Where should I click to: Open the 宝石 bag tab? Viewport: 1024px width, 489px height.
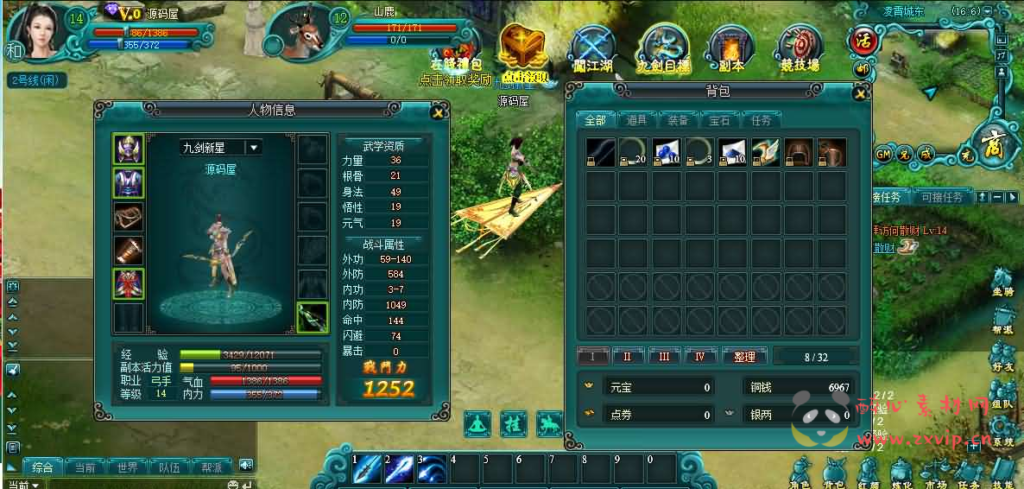pyautogui.click(x=719, y=120)
